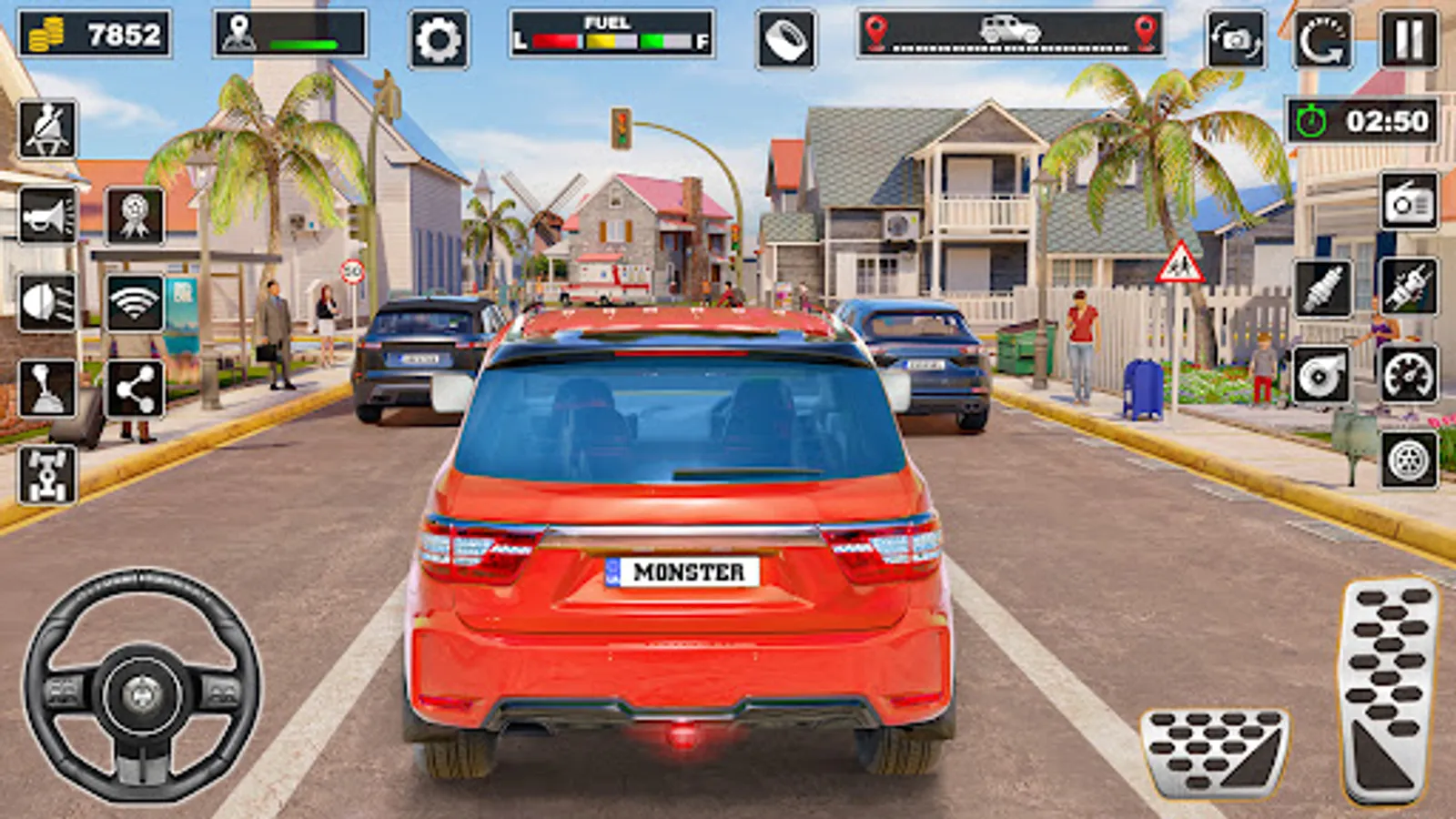Tap the circular reset arrow button
The width and height of the screenshot is (1456, 819).
click(1322, 39)
